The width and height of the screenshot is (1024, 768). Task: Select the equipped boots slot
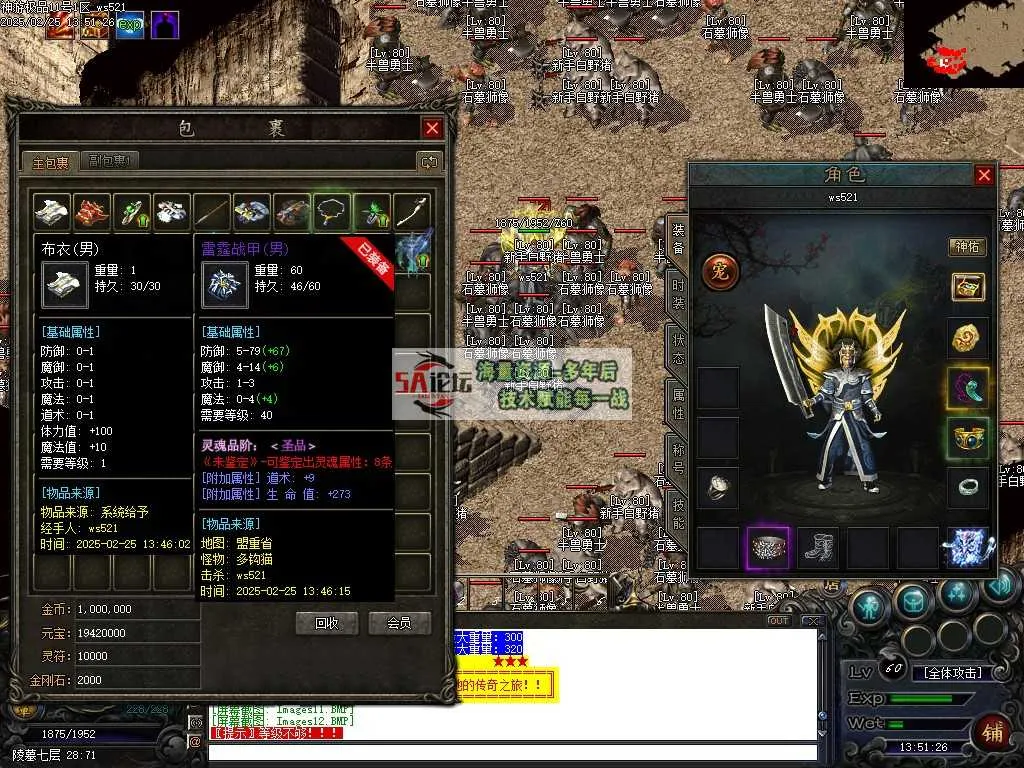817,548
